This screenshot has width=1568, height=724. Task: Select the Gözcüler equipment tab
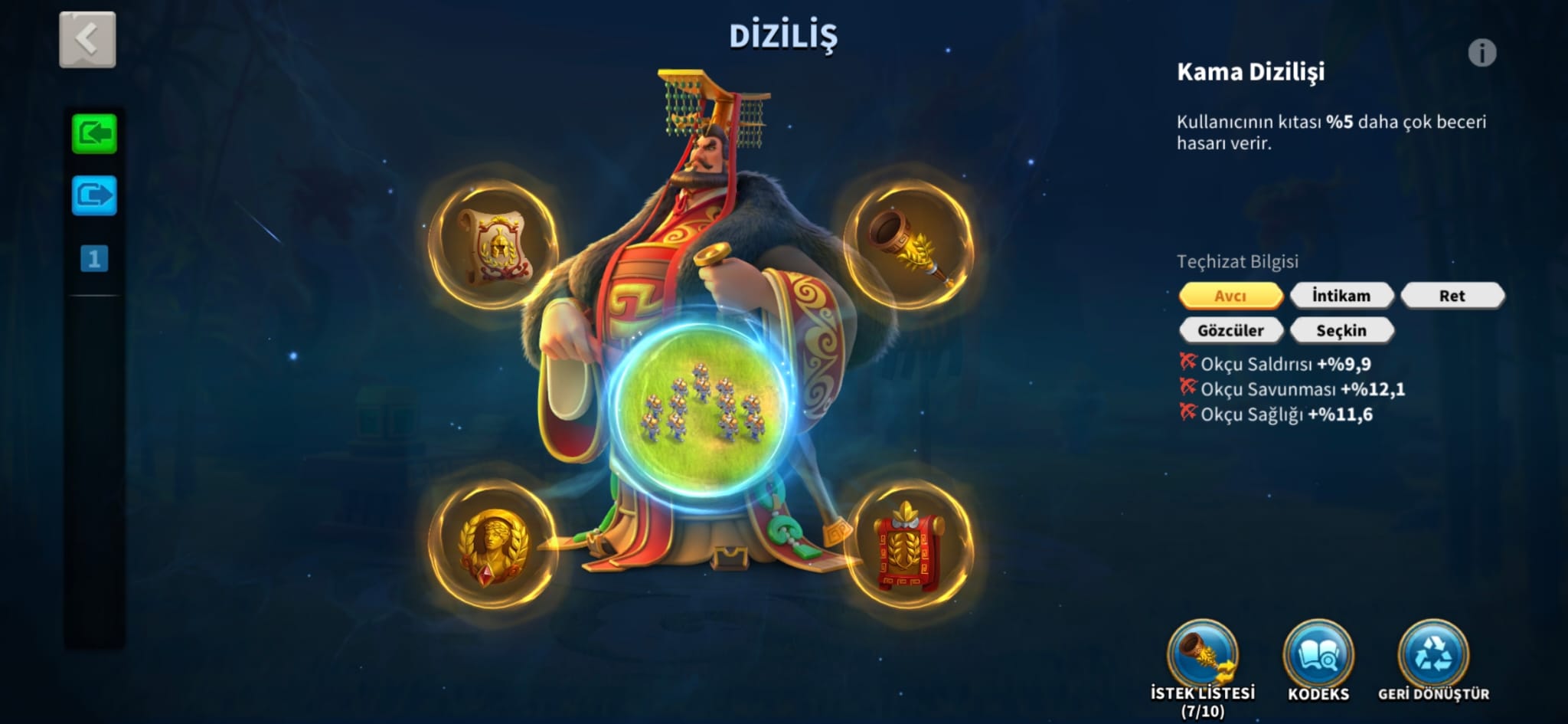[1230, 330]
